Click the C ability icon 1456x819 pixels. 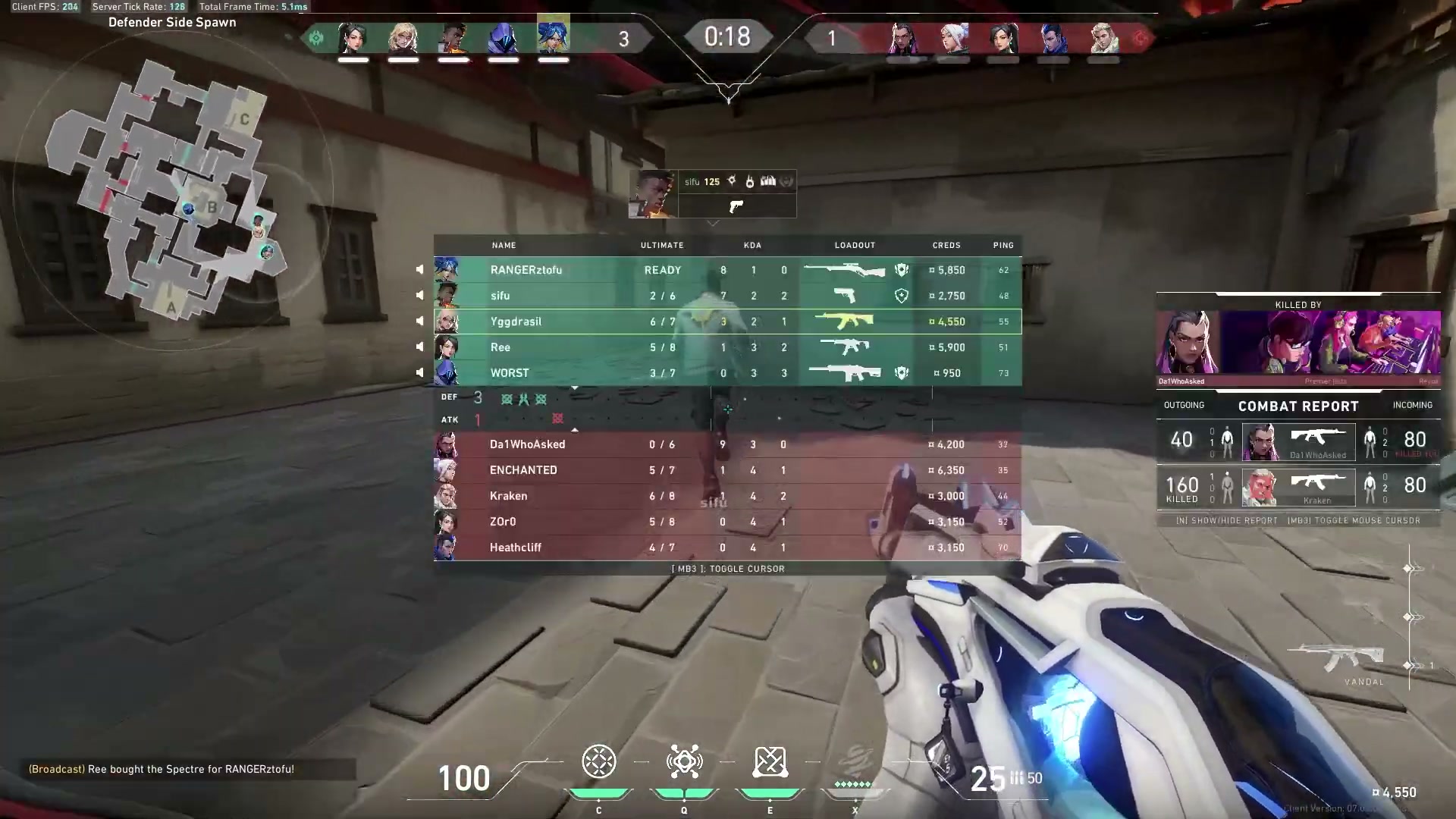(x=599, y=762)
